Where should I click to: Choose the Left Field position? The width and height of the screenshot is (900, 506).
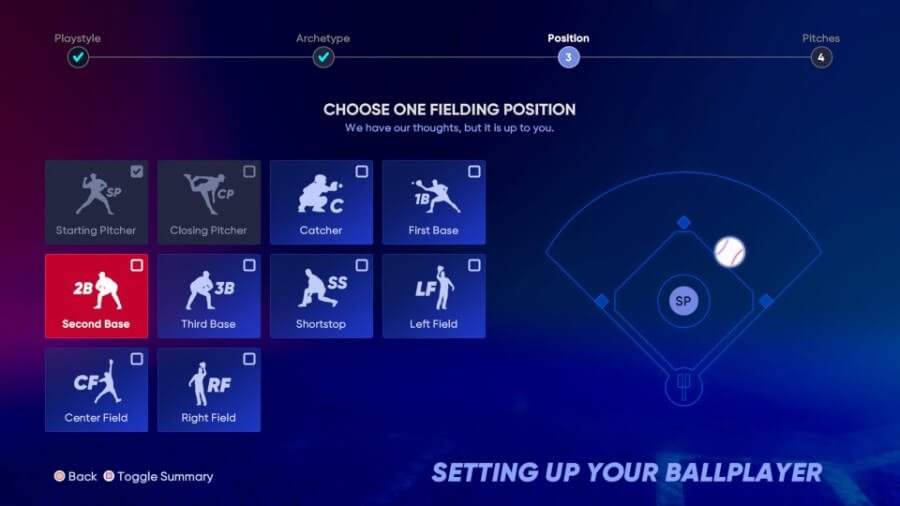point(433,296)
